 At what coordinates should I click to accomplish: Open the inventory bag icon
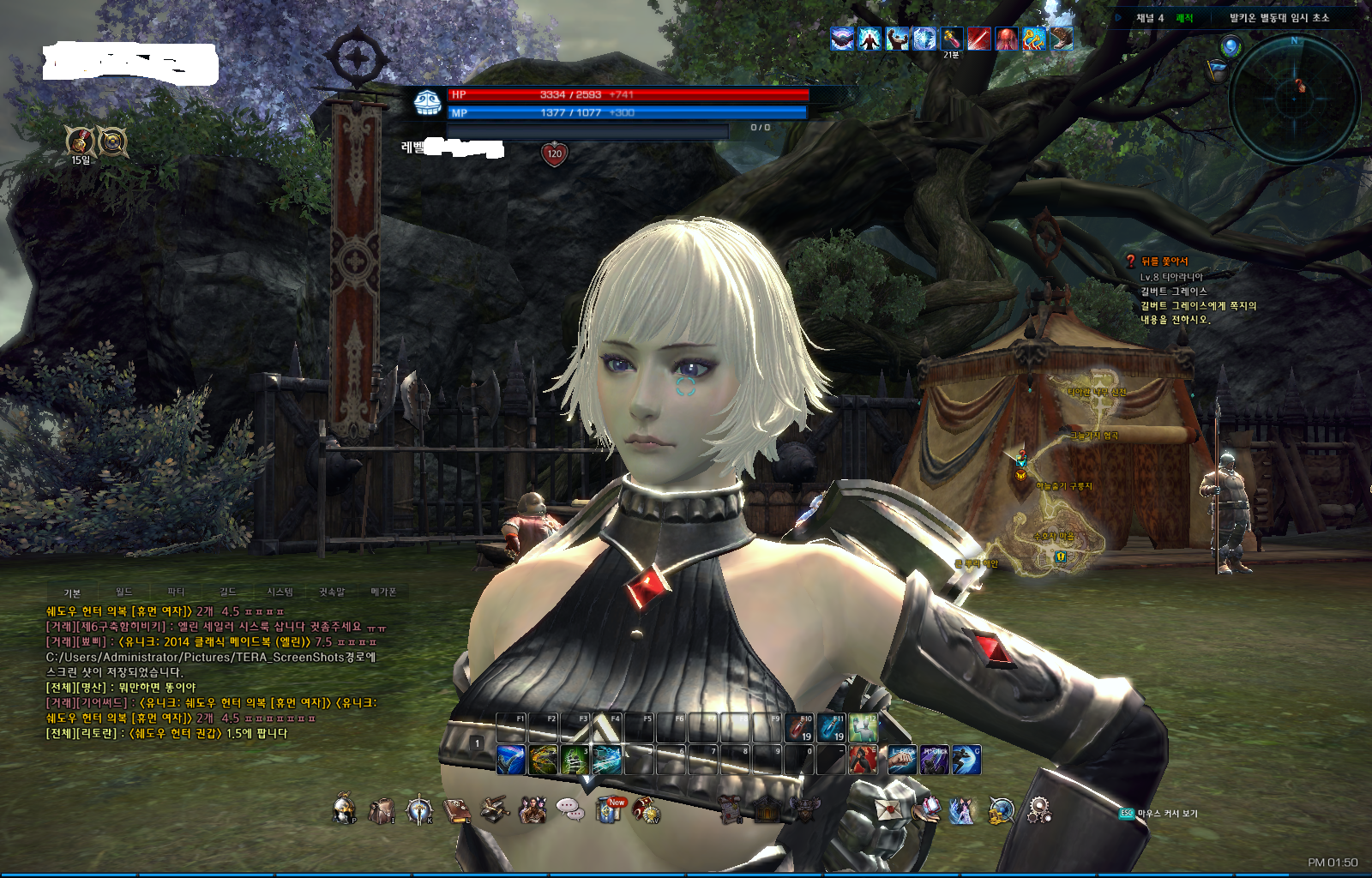(x=381, y=810)
